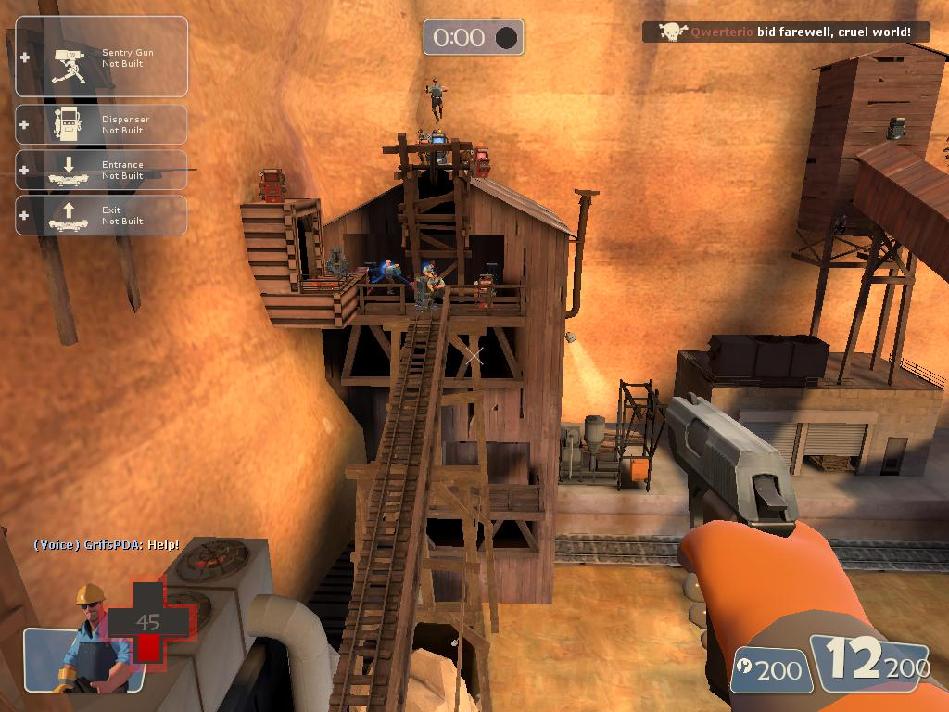The width and height of the screenshot is (949, 712).
Task: Choose the teleporter Entrance status panel
Action: tap(101, 170)
